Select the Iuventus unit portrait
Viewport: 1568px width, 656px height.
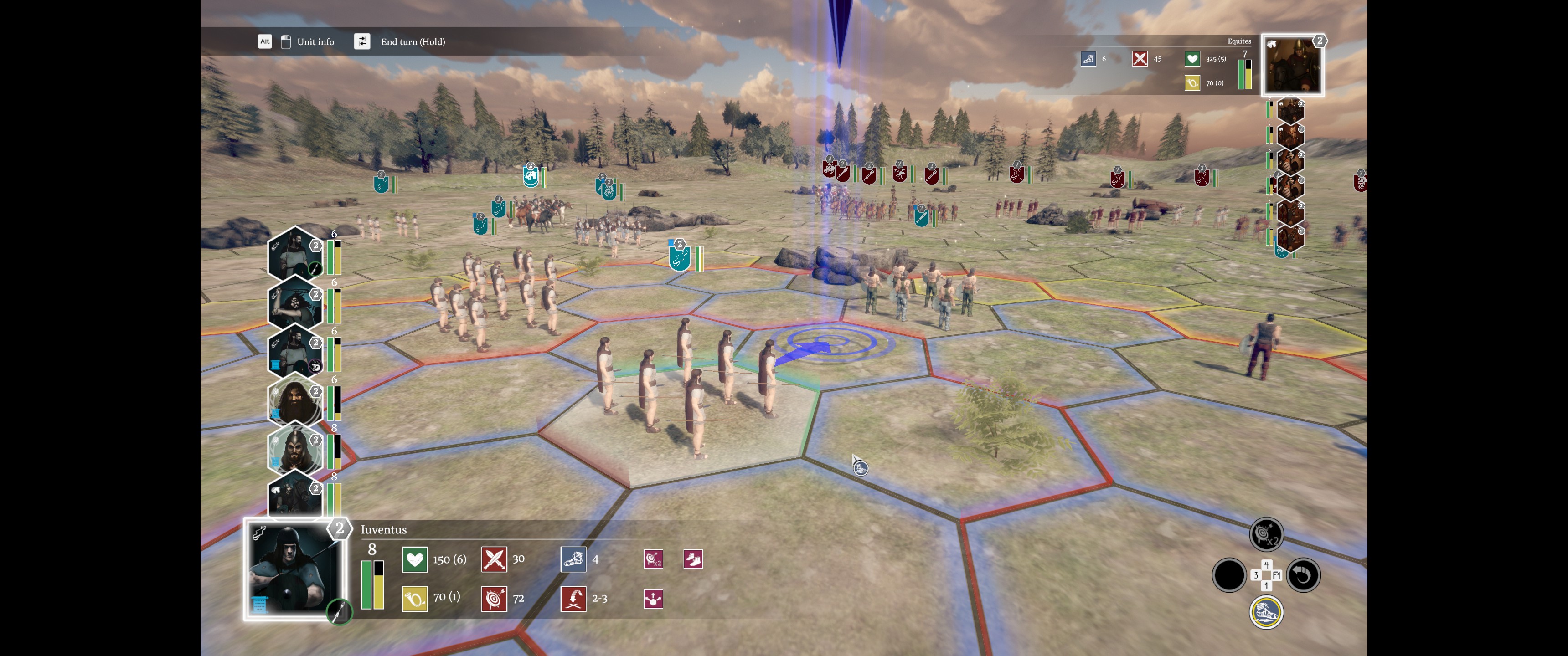point(294,569)
